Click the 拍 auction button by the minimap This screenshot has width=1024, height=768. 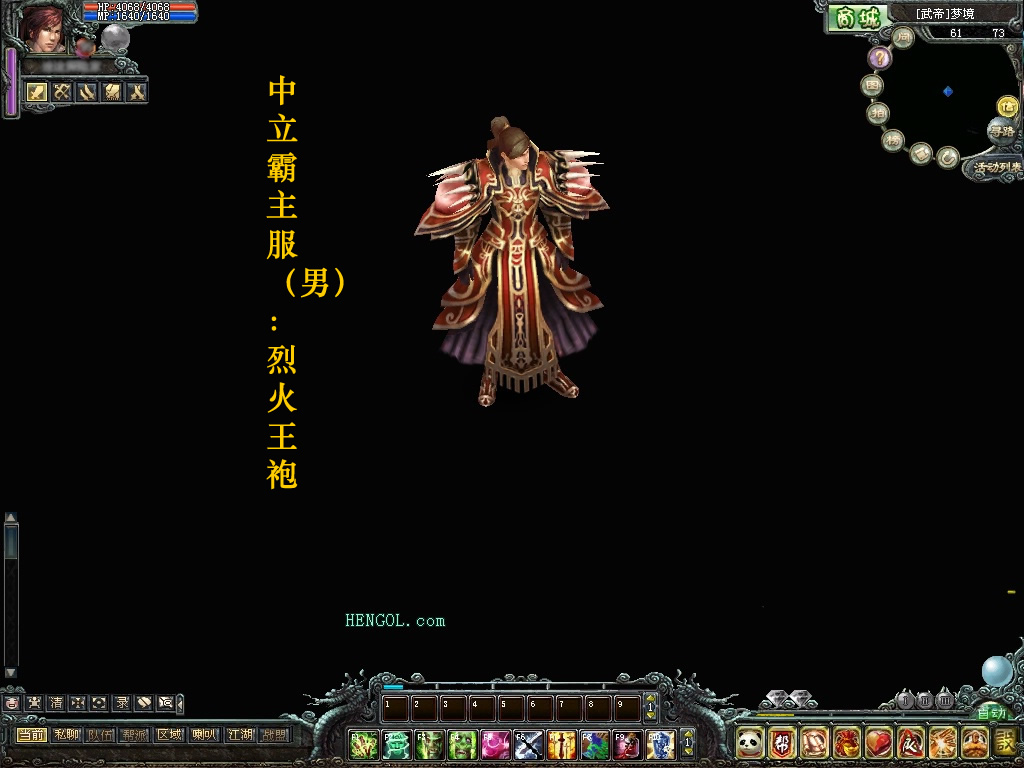pyautogui.click(x=878, y=113)
